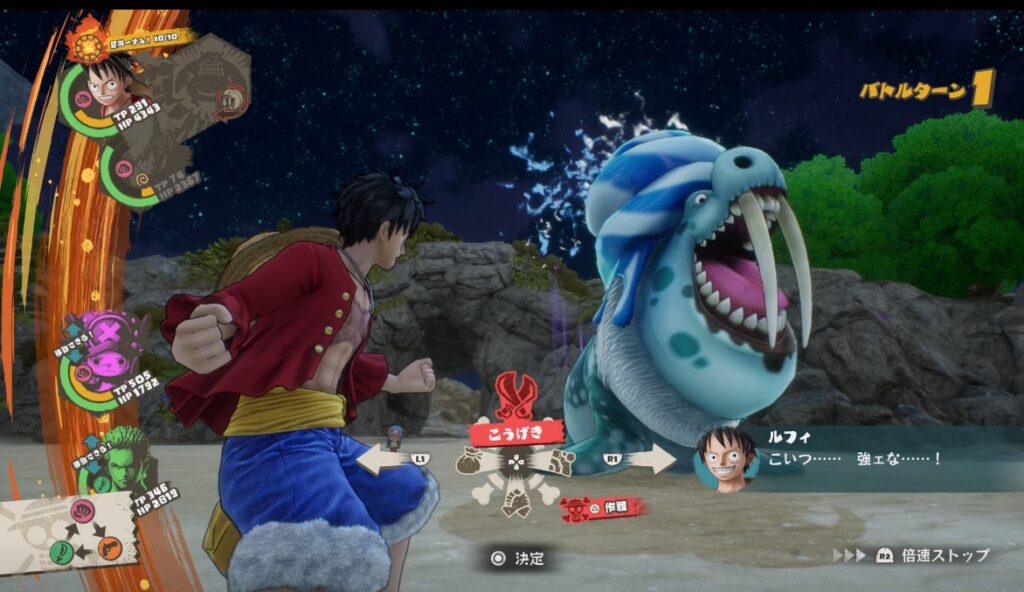This screenshot has height=592, width=1024.
Task: Select the こうげき attack command
Action: point(516,432)
